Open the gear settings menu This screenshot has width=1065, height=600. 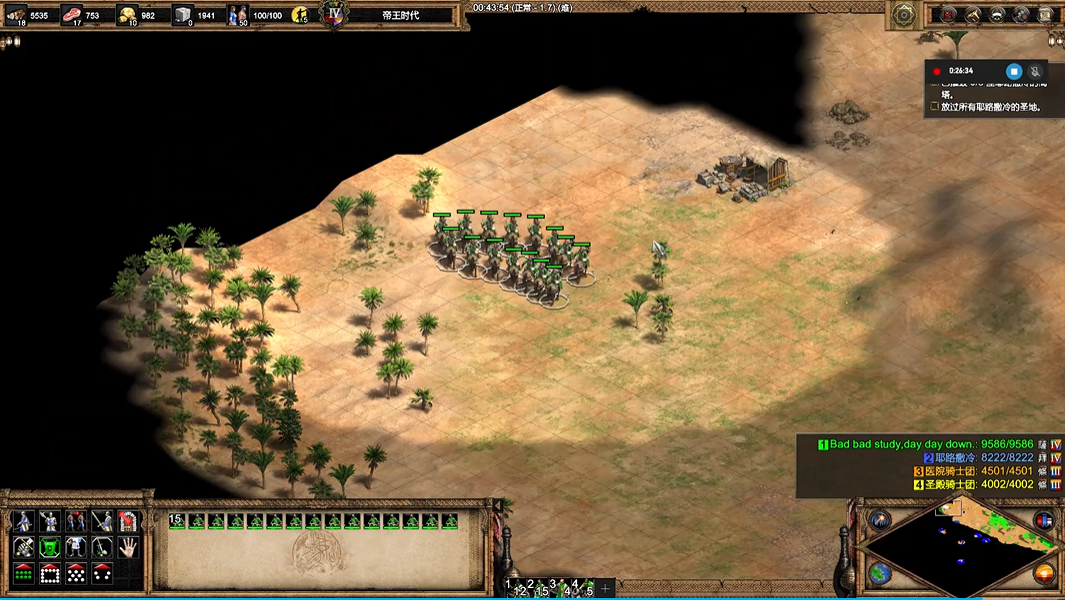click(x=904, y=14)
